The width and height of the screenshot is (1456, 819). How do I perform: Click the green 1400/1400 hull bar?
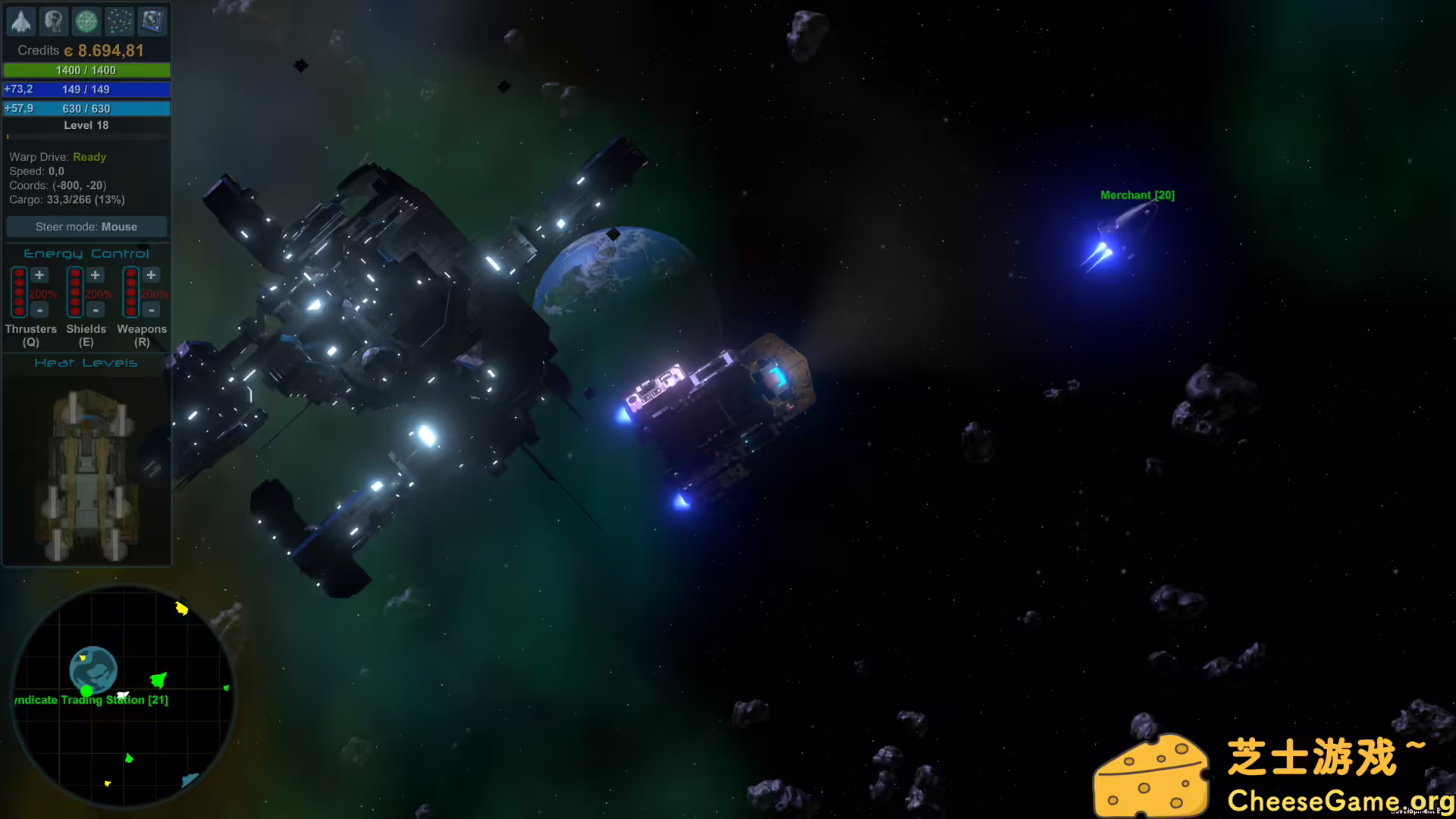[x=86, y=70]
